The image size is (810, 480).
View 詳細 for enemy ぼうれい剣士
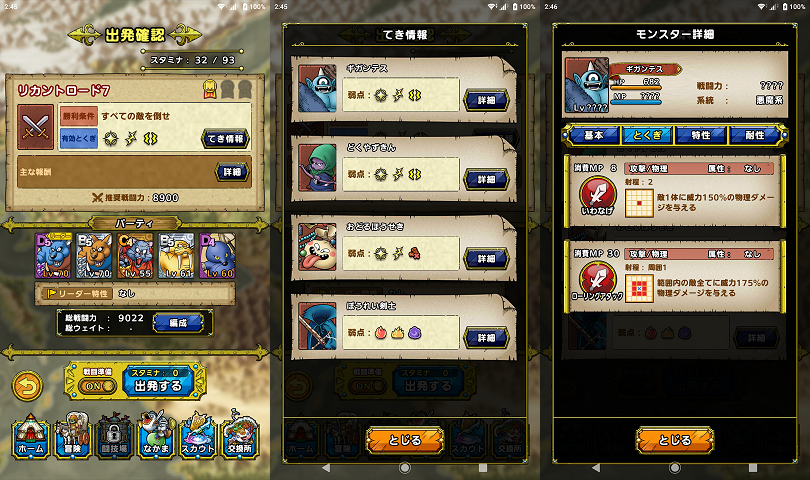[486, 338]
